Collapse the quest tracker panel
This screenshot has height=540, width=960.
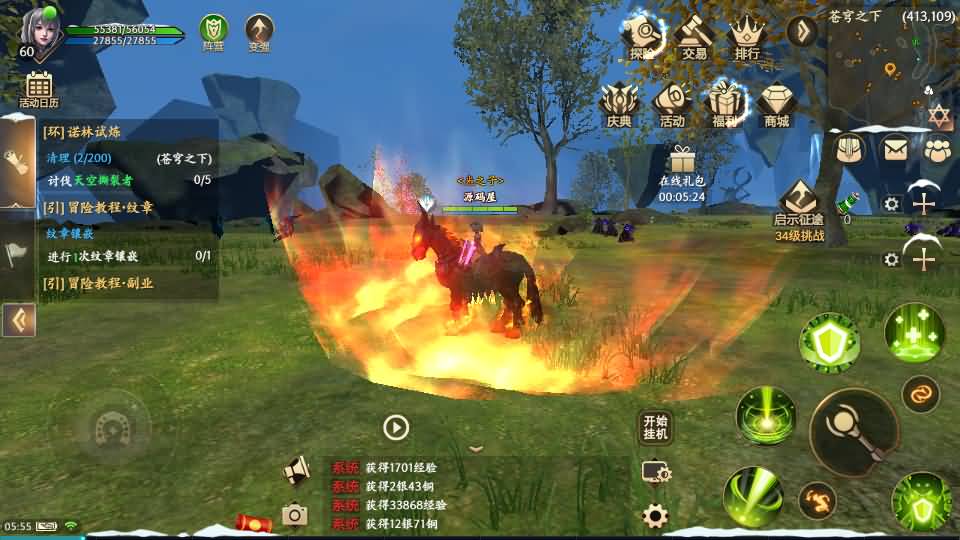click(18, 320)
